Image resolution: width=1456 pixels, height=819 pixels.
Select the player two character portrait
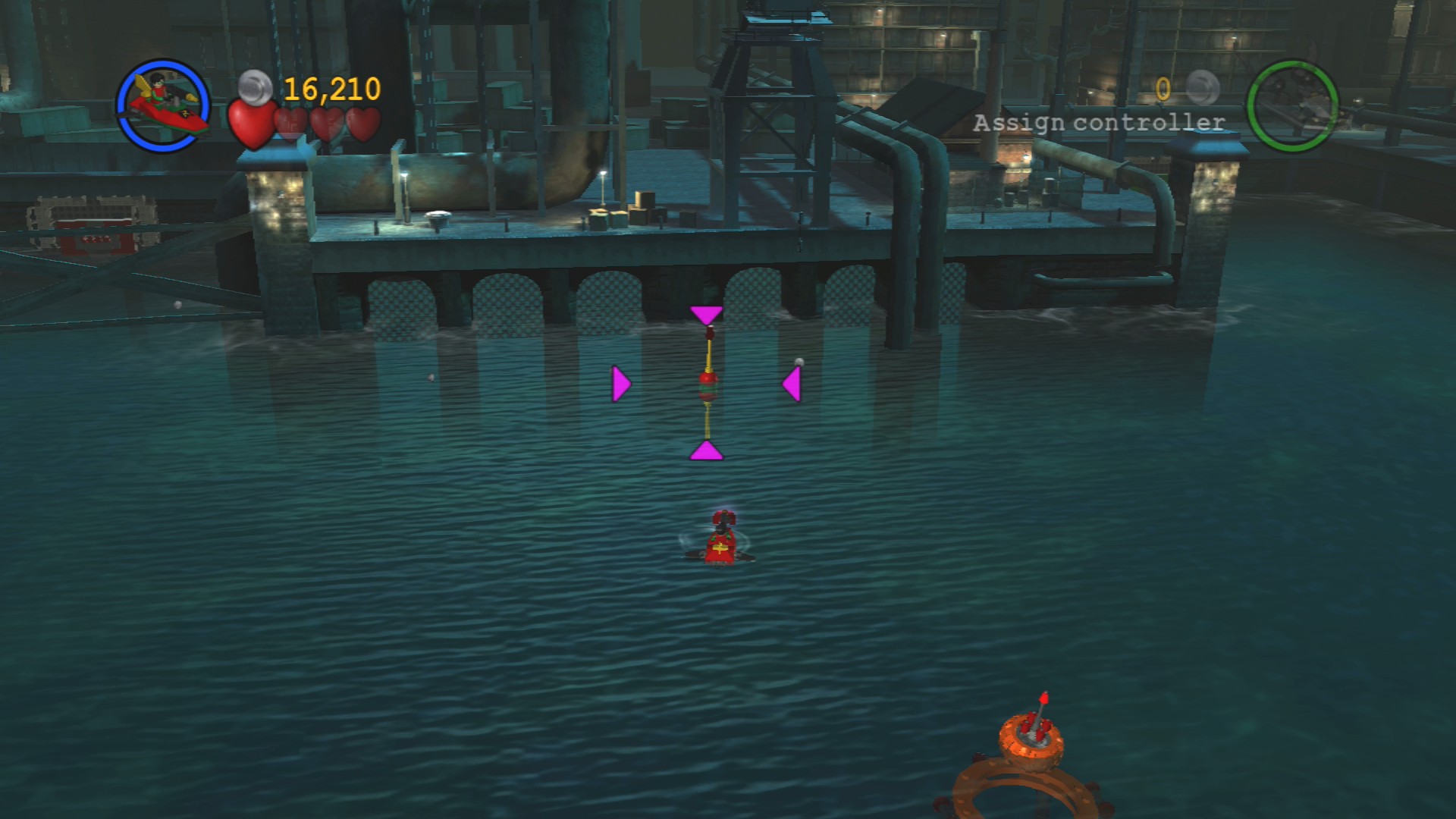click(1292, 106)
